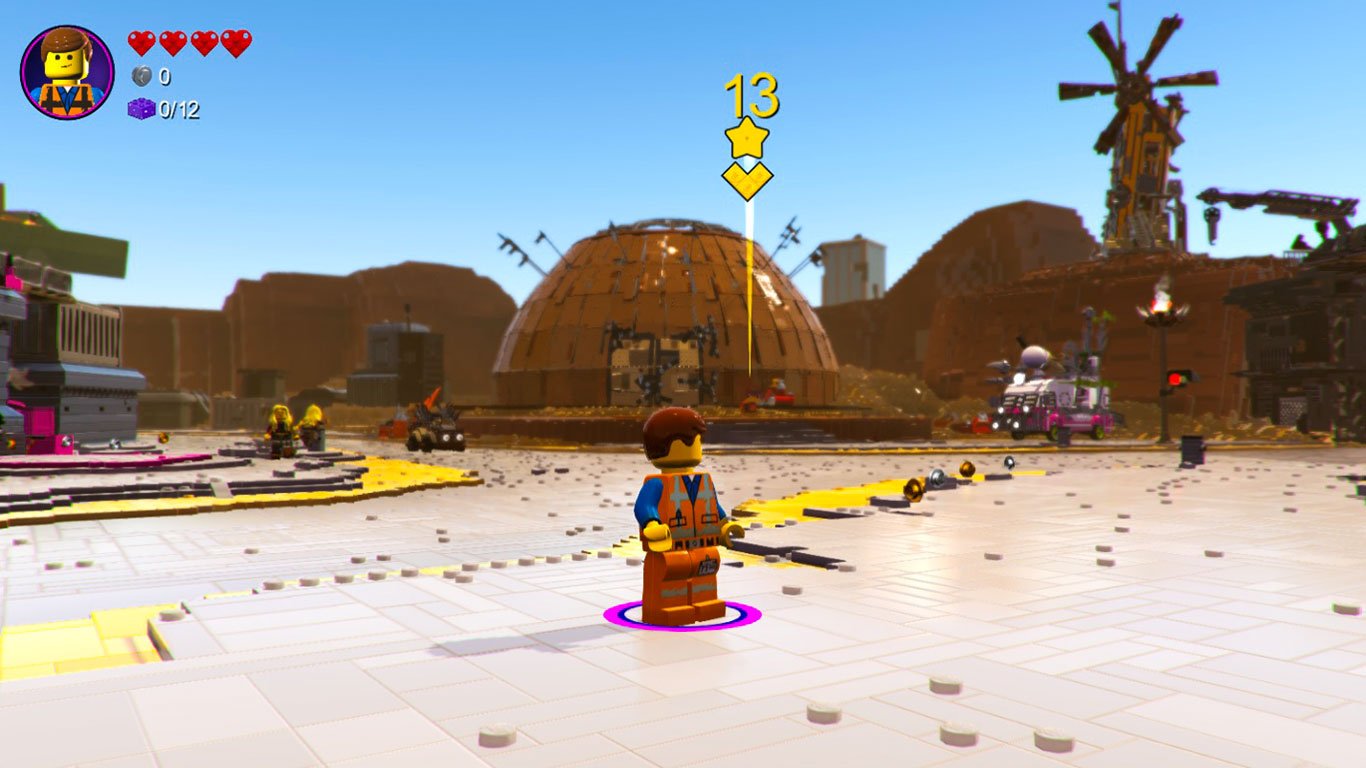The height and width of the screenshot is (768, 1366).
Task: Select the yellow star objective marker
Action: click(748, 136)
